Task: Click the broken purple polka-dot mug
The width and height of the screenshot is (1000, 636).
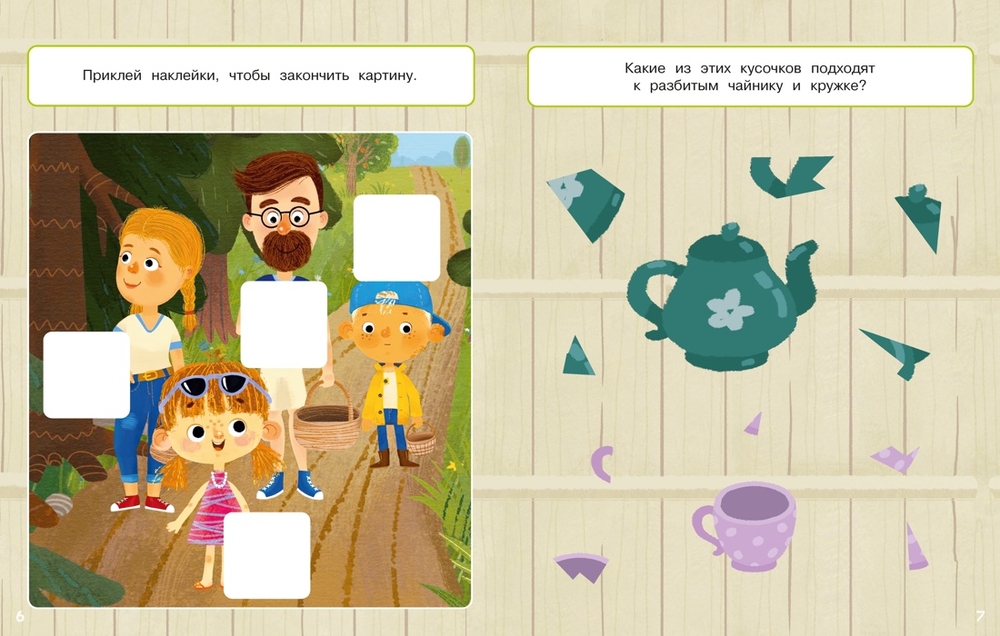Action: 744,525
